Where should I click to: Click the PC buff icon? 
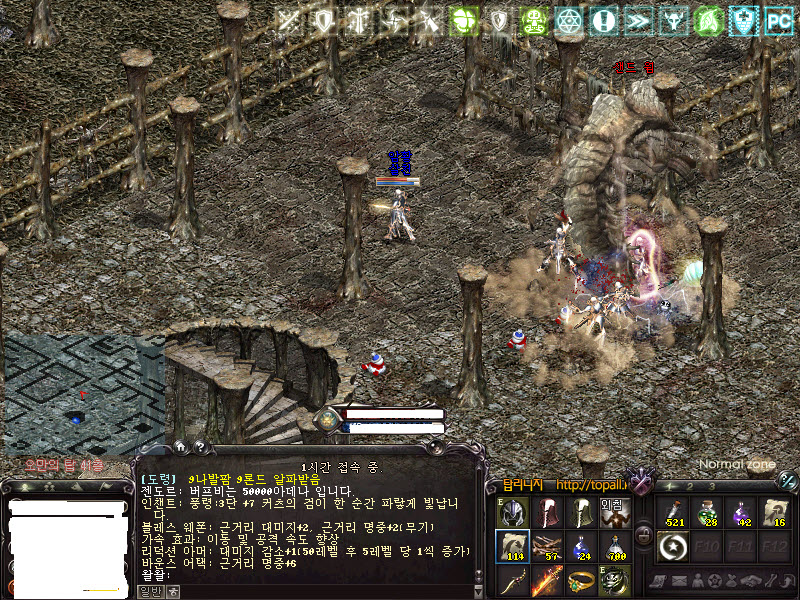click(x=777, y=19)
